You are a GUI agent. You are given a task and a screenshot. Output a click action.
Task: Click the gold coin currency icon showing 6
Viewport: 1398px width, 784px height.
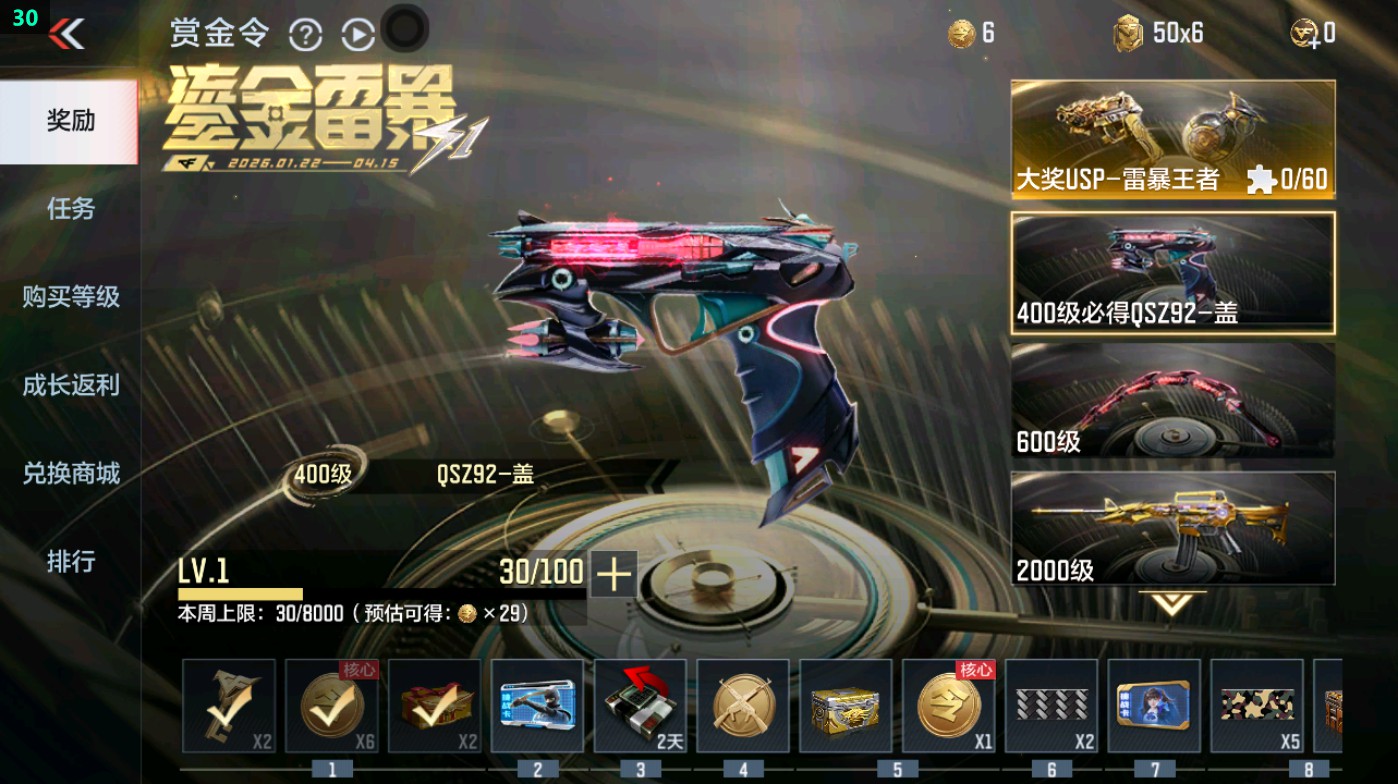coord(962,31)
